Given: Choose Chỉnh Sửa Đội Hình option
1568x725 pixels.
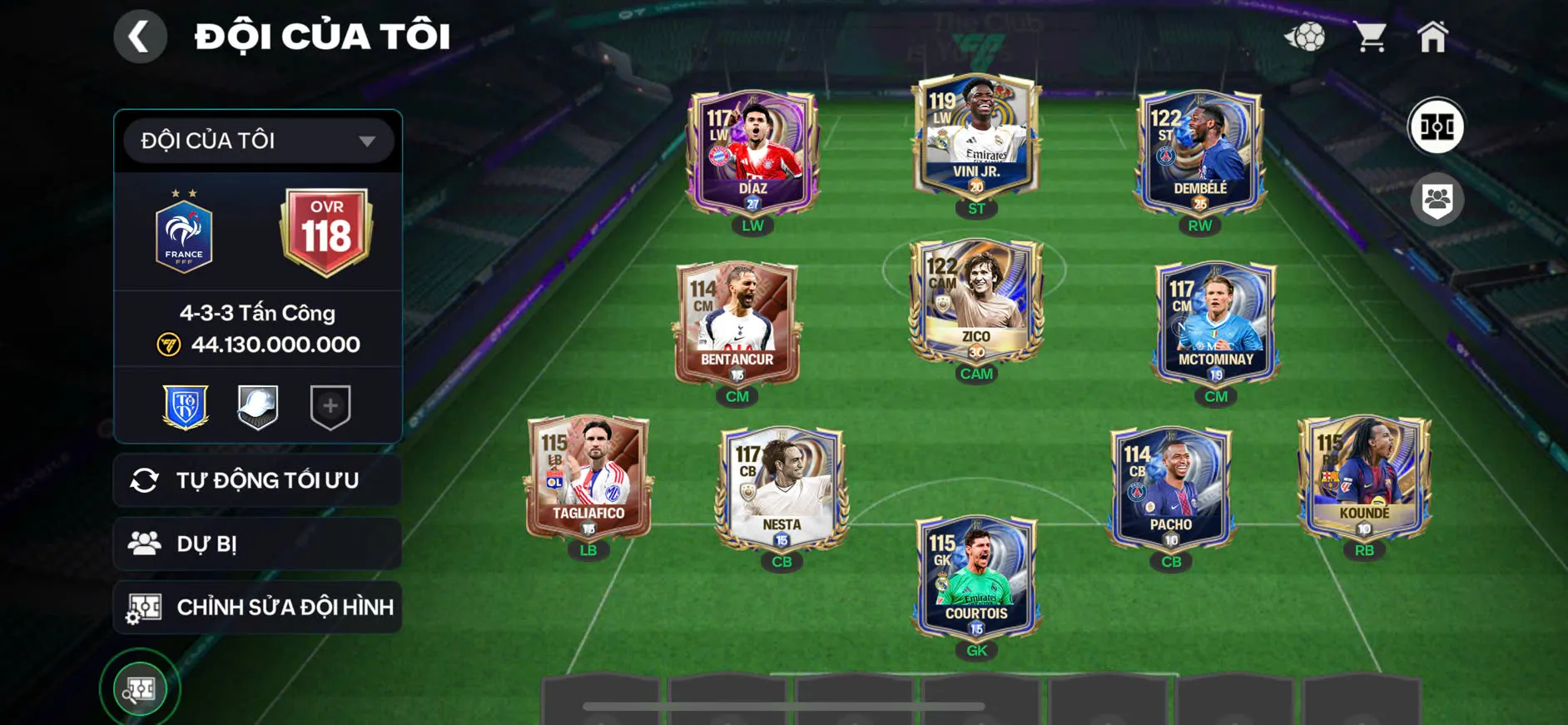Looking at the screenshot, I should coord(258,607).
